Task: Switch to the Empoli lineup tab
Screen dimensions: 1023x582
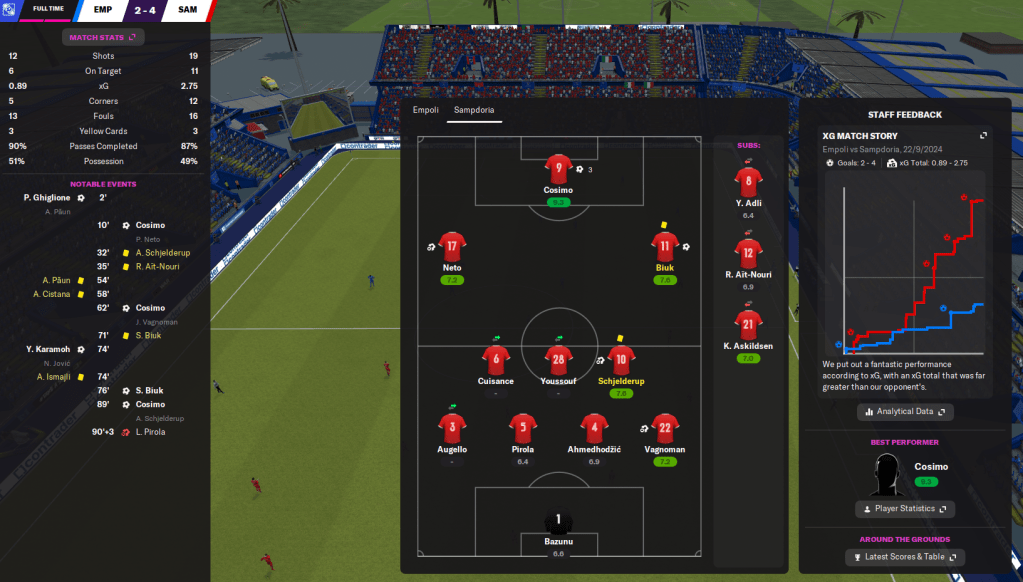Action: click(426, 109)
